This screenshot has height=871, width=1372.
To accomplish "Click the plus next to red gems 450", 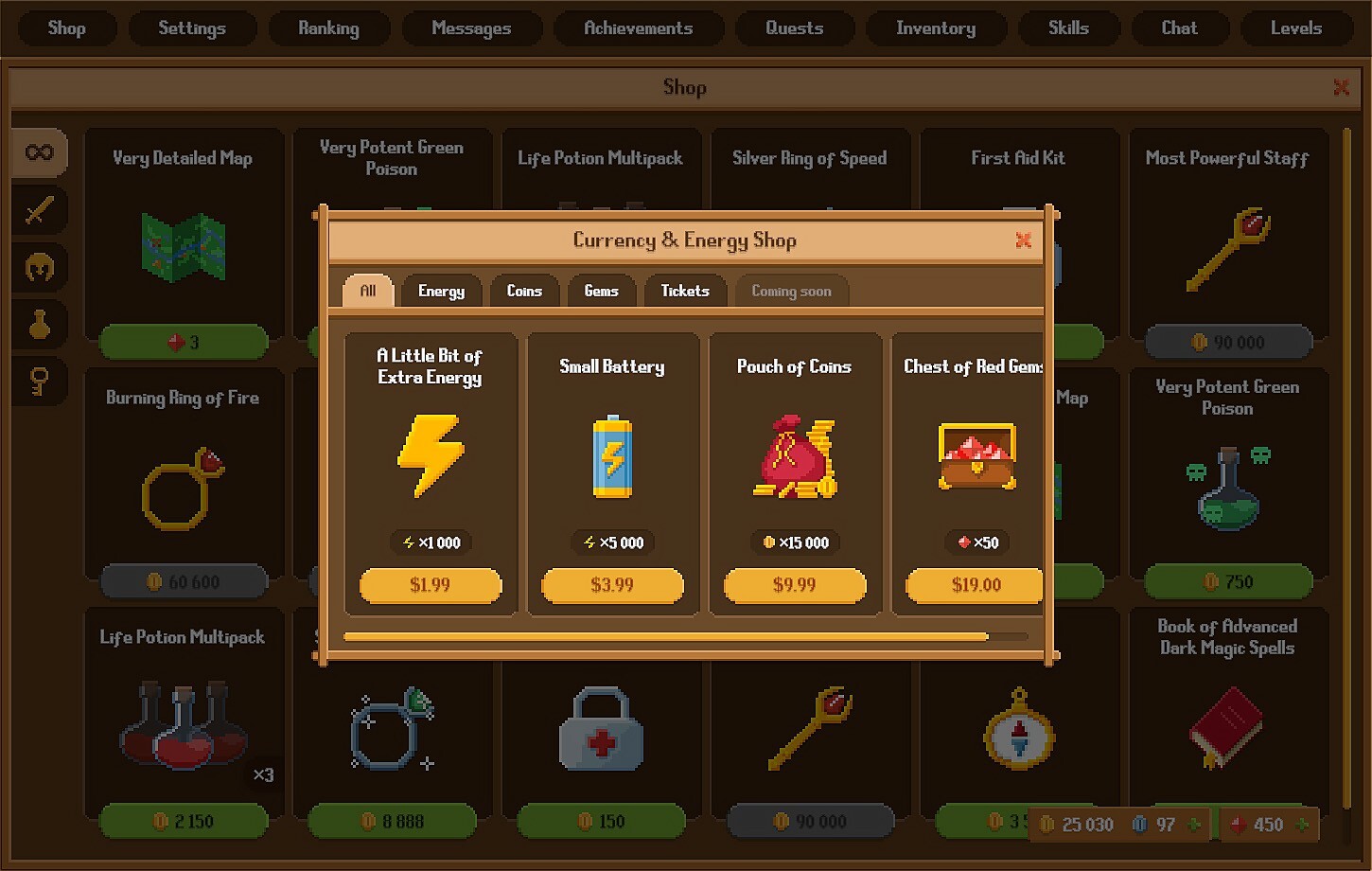I will tap(1302, 826).
